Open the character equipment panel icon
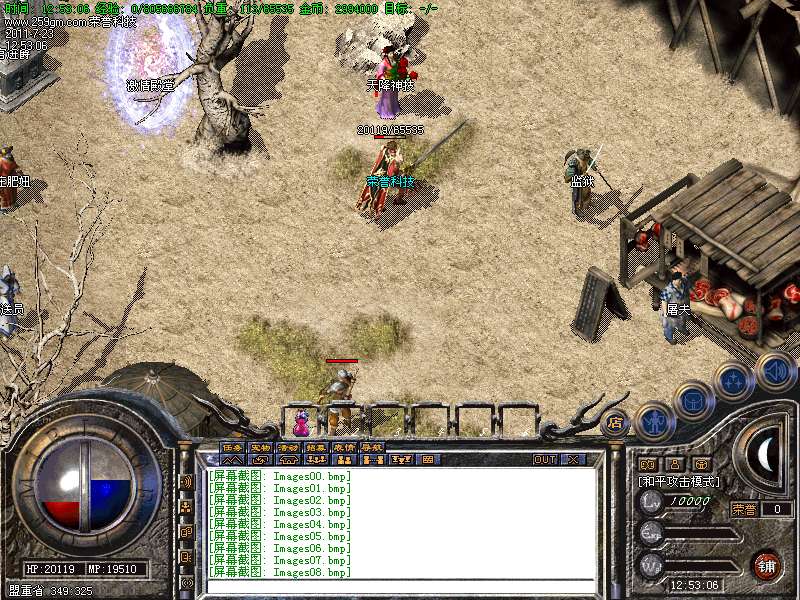 coord(654,421)
